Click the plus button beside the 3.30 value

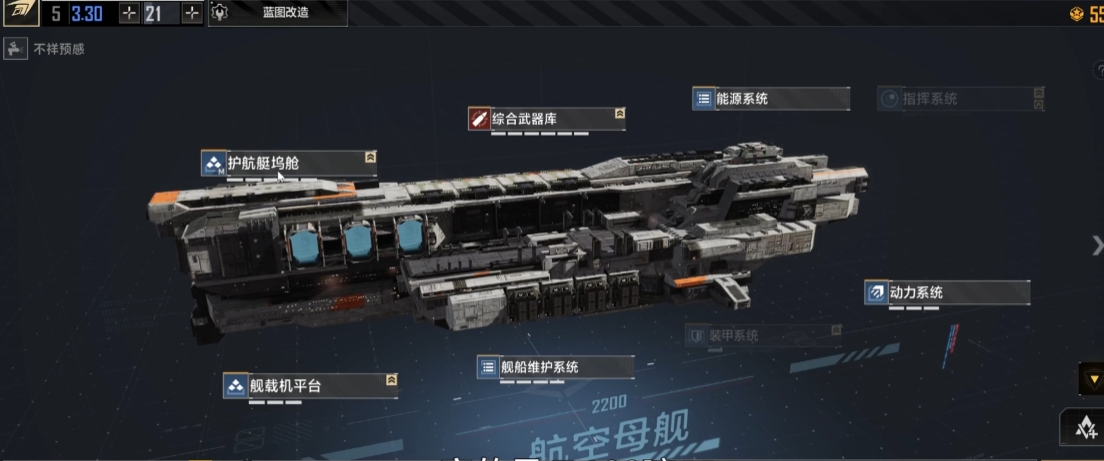click(129, 13)
